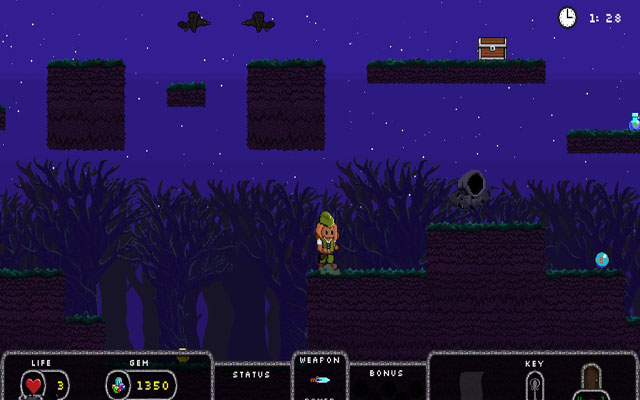Select the dagger weapon slot
Viewport: 640px width, 400px height.
pyautogui.click(x=319, y=380)
